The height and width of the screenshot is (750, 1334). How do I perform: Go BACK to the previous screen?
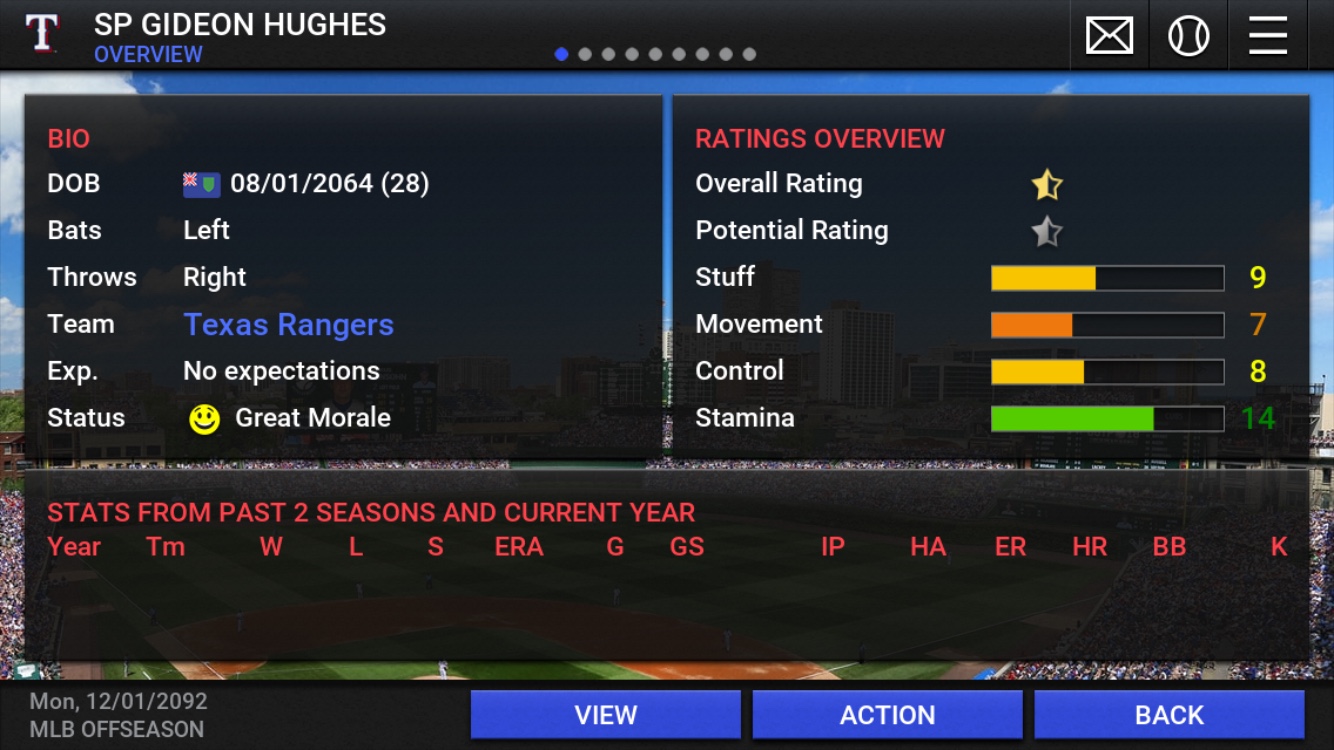1169,715
